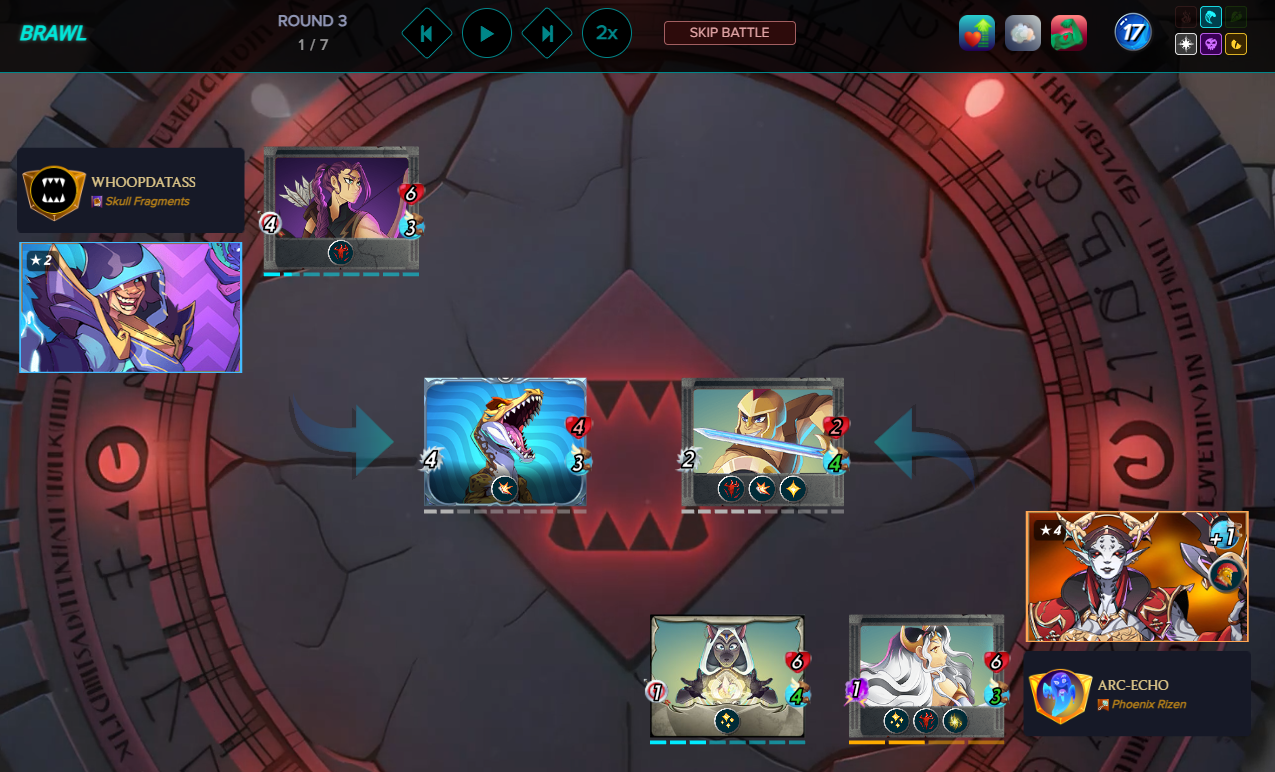Click the purple death skull element icon
The width and height of the screenshot is (1275, 772).
[1210, 44]
